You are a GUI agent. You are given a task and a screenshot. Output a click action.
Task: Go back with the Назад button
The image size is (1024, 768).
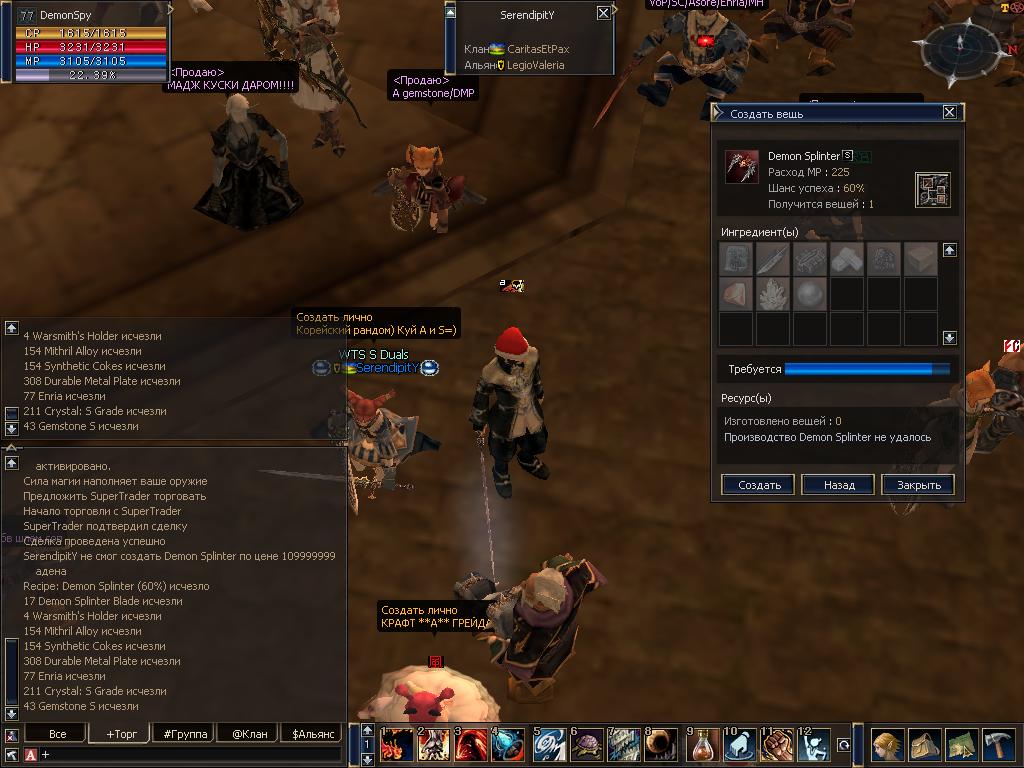[x=839, y=485]
